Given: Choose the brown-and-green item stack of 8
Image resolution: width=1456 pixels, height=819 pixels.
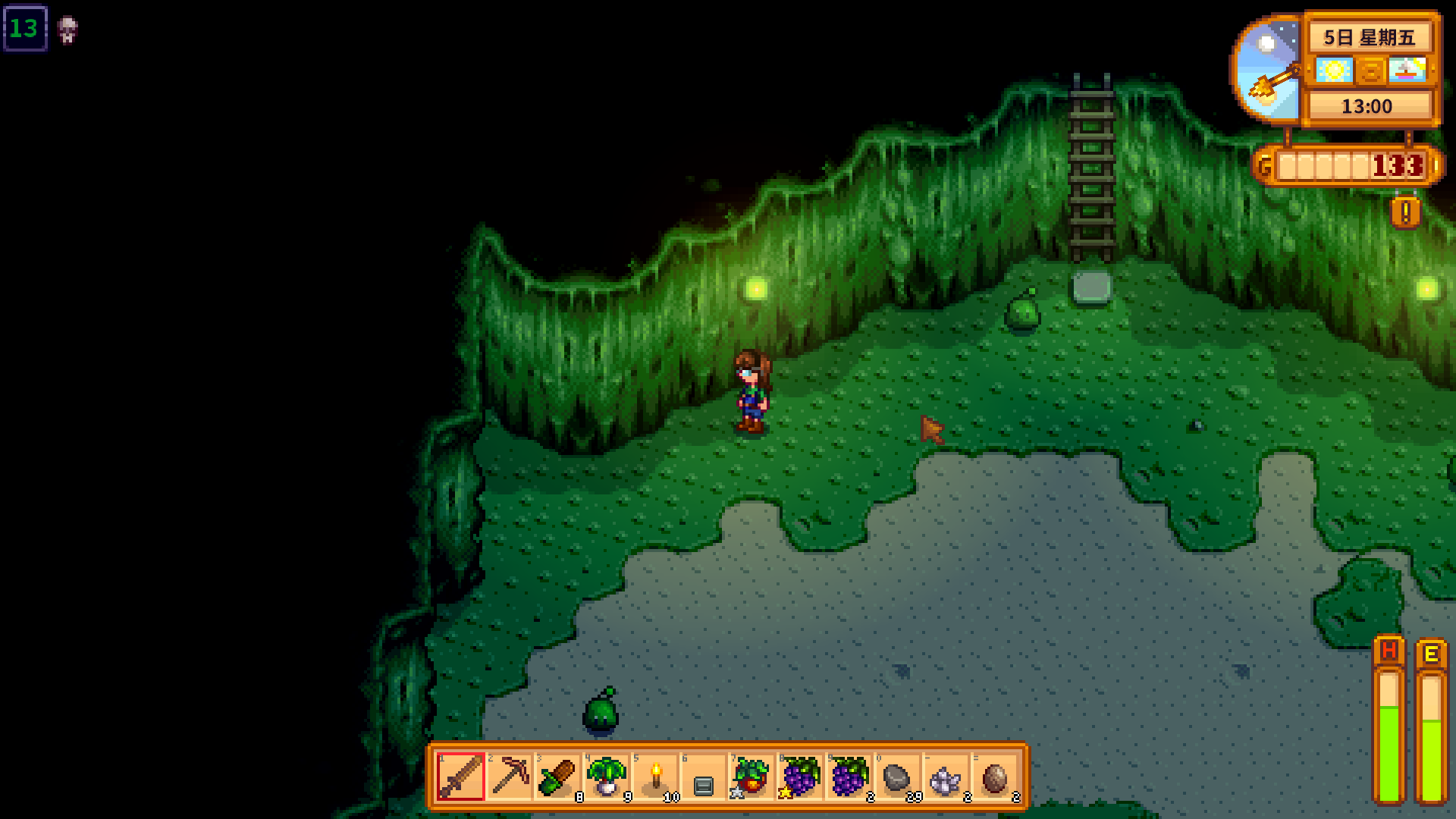Looking at the screenshot, I should 557,777.
